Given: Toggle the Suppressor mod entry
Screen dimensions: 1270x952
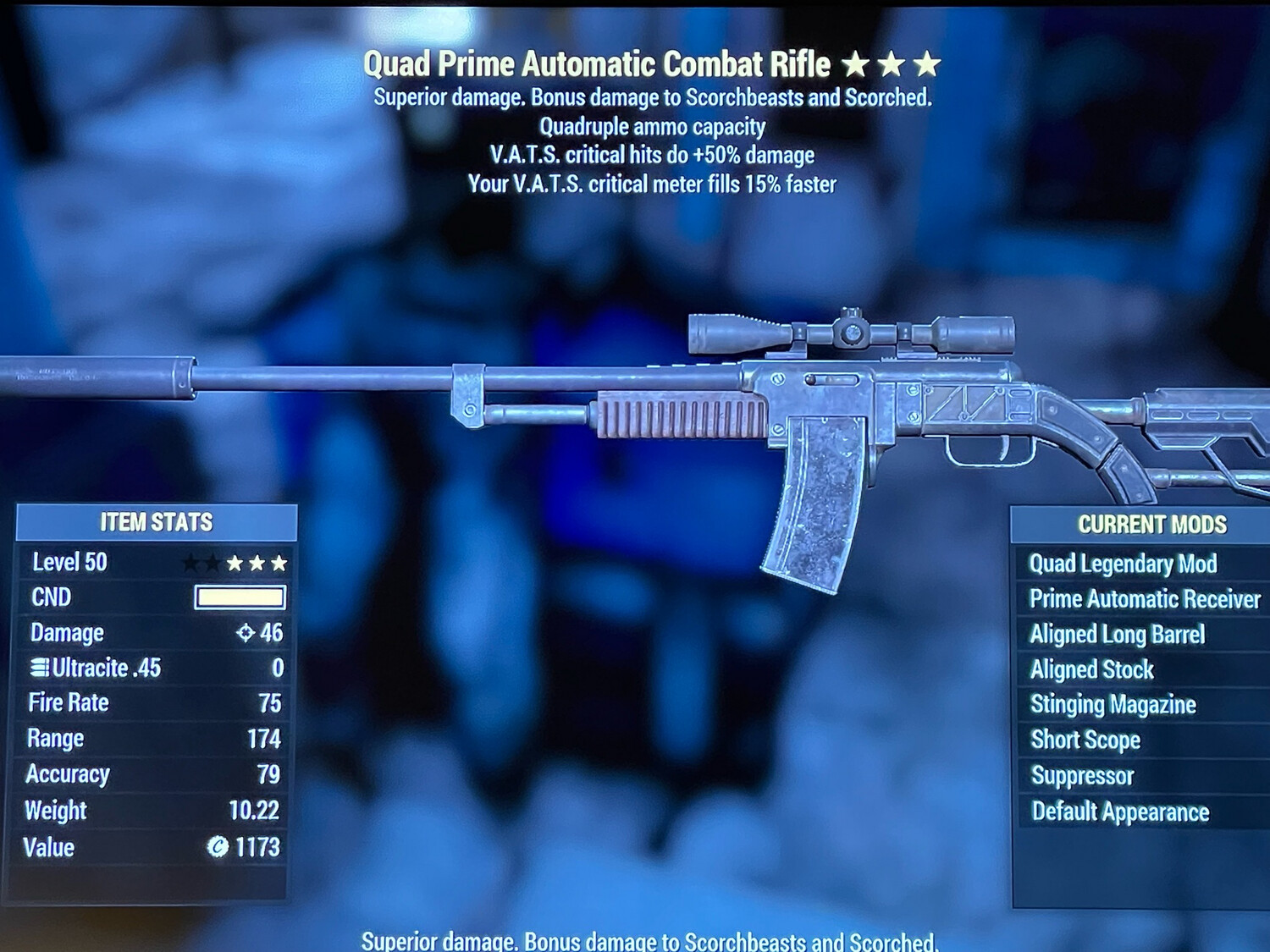Looking at the screenshot, I should (x=1080, y=776).
